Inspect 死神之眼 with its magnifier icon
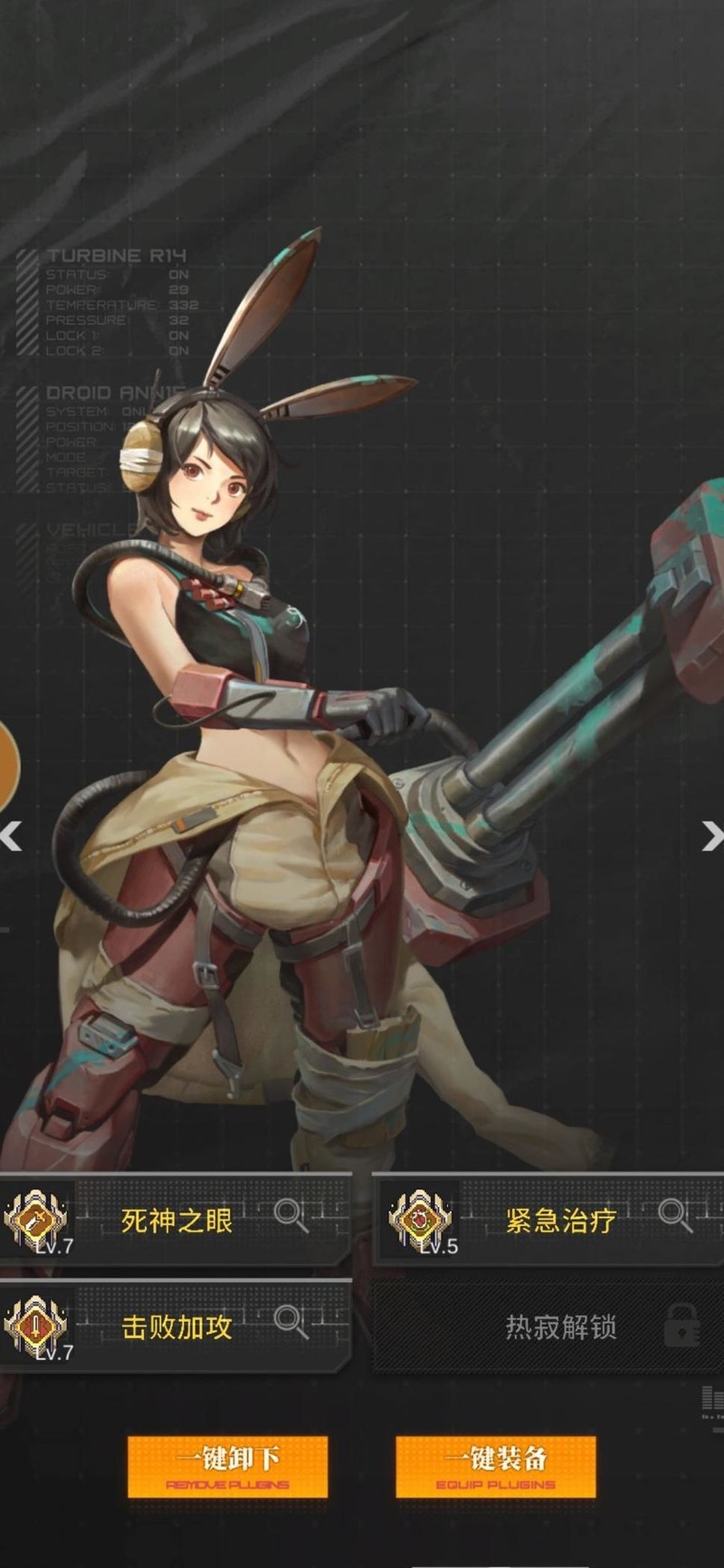Screen dimensions: 724x1568 click(x=291, y=1214)
